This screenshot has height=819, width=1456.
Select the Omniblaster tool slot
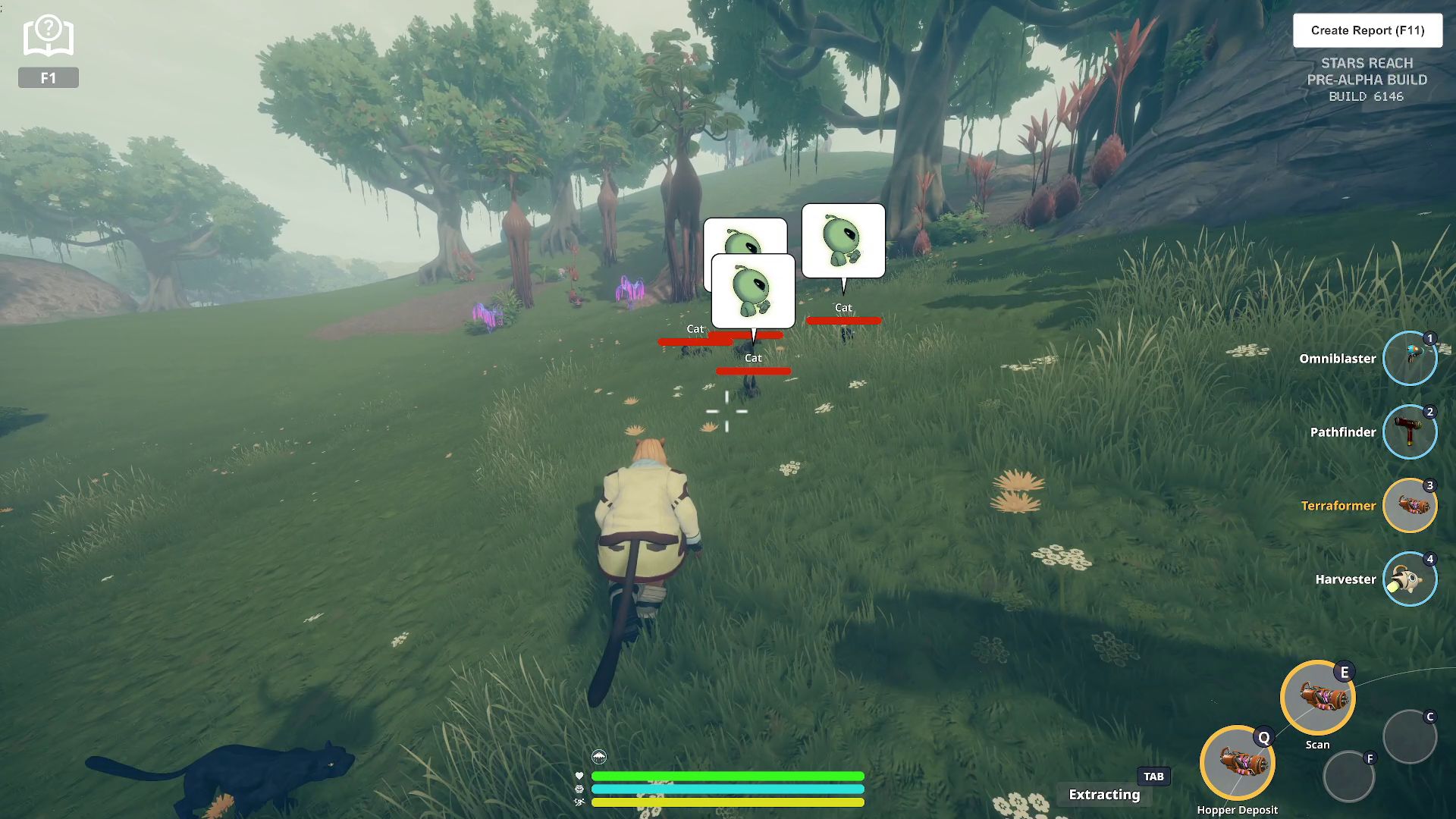coord(1409,359)
